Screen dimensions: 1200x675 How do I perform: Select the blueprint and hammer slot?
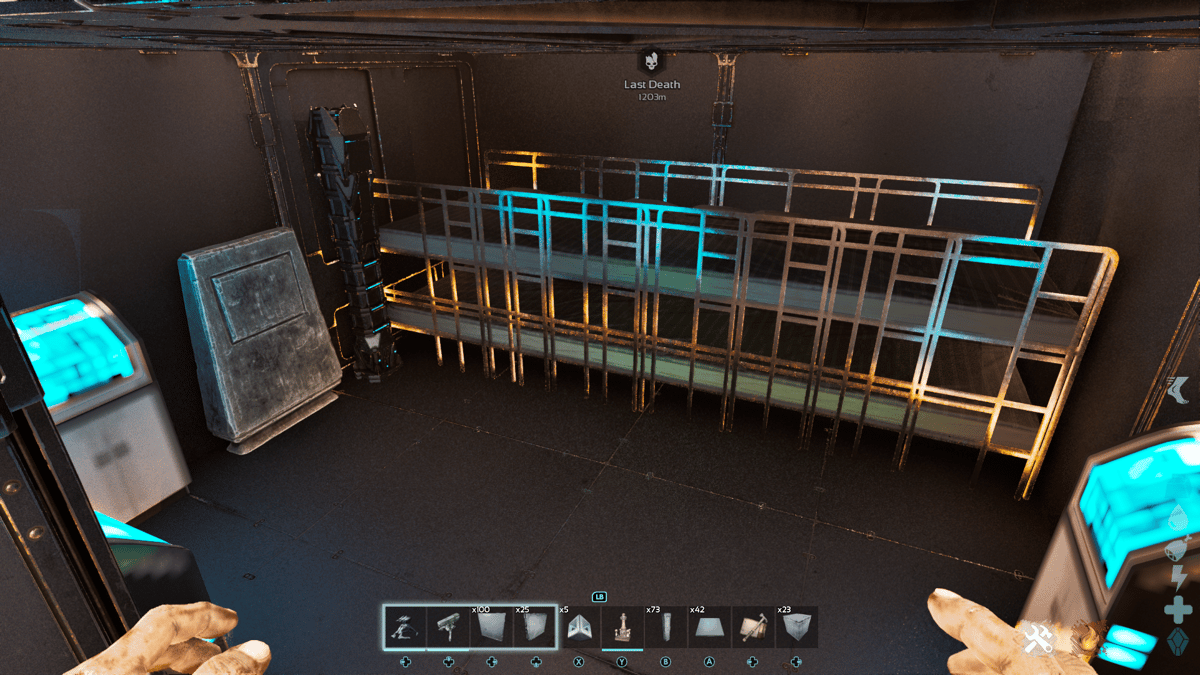click(752, 628)
